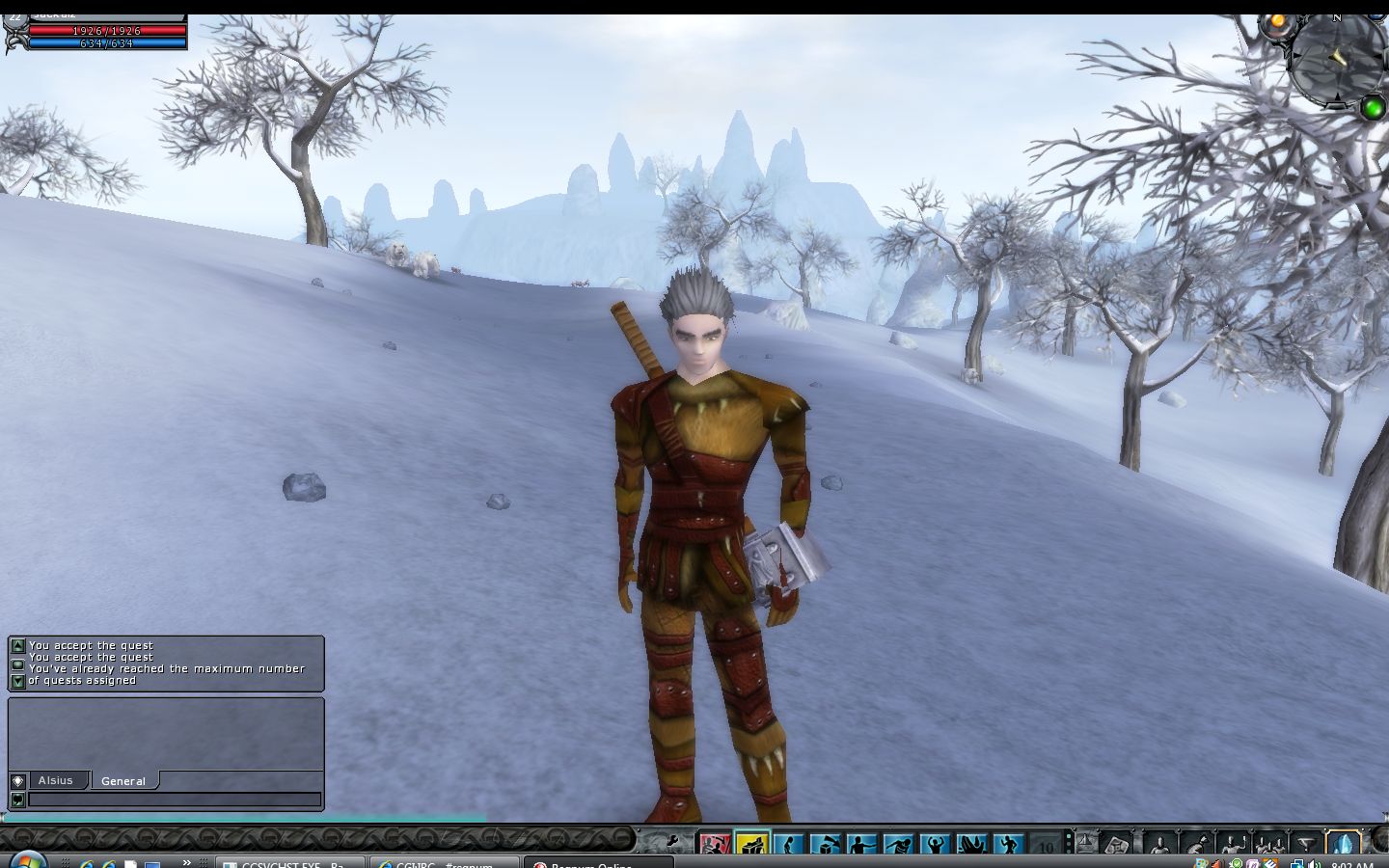
Task: Switch to the Alsius chat tab
Action: (x=55, y=780)
